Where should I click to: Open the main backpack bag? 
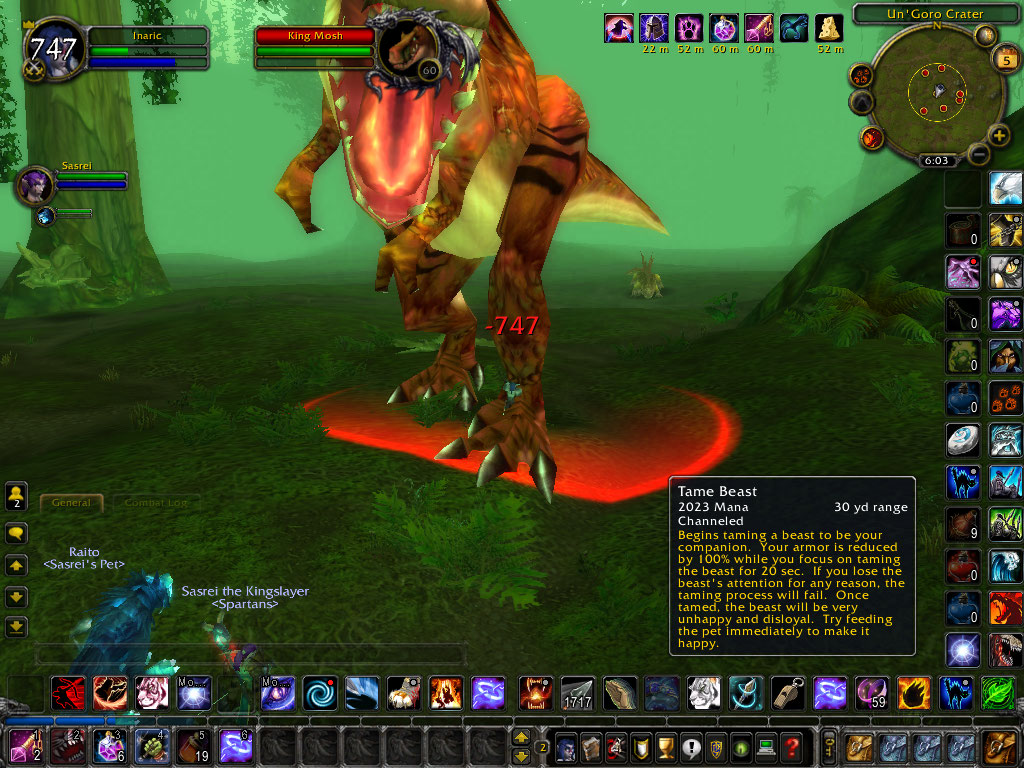pyautogui.click(x=999, y=746)
